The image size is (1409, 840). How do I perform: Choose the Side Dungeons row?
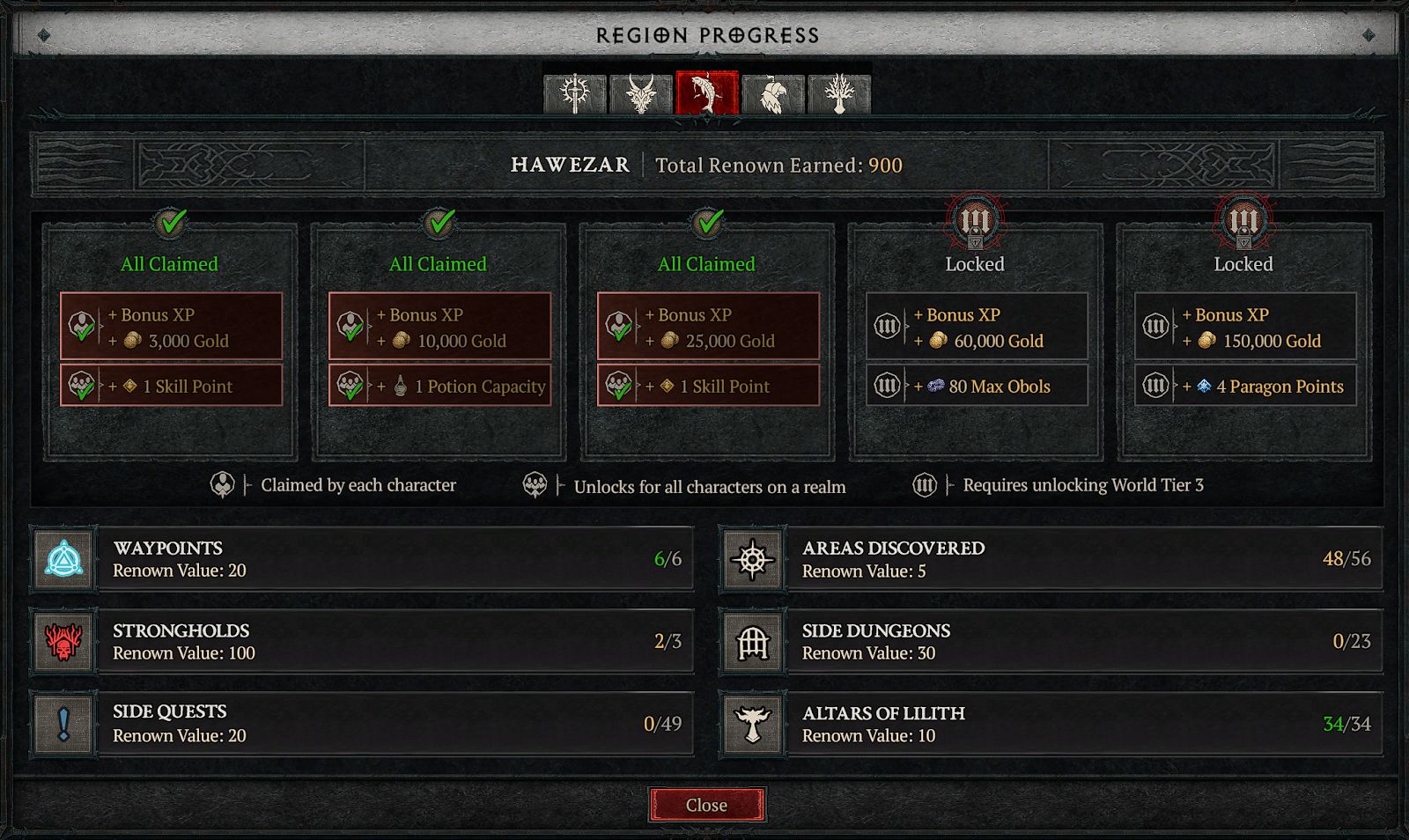[1051, 642]
